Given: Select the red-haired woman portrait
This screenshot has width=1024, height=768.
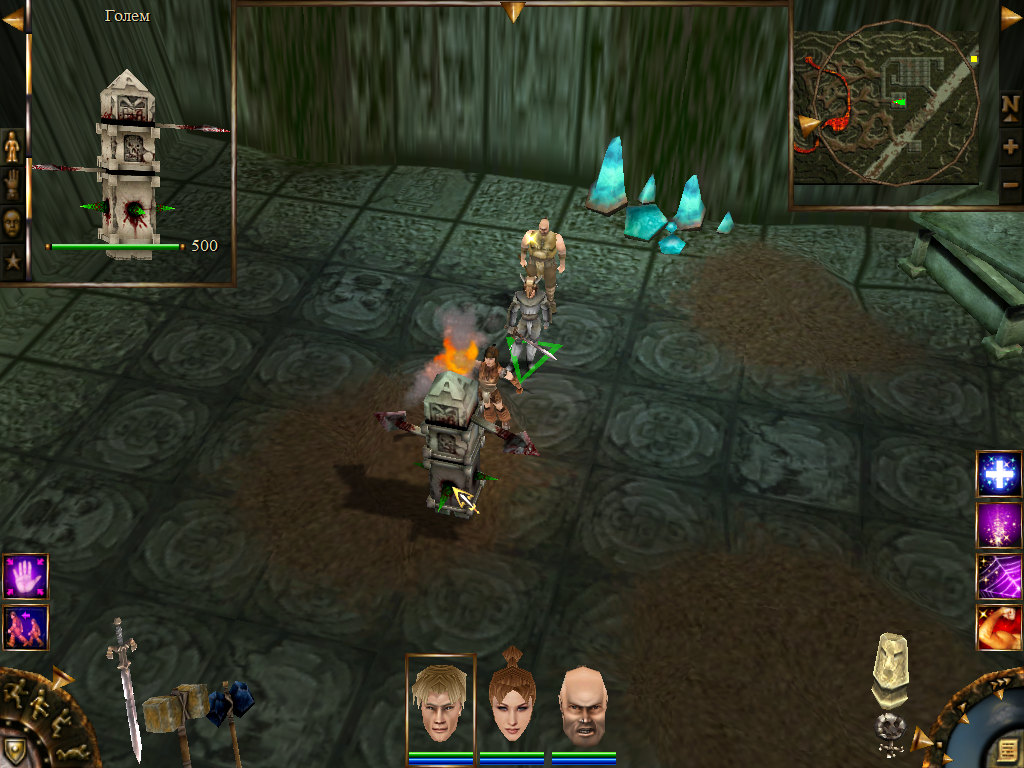Looking at the screenshot, I should pos(511,703).
